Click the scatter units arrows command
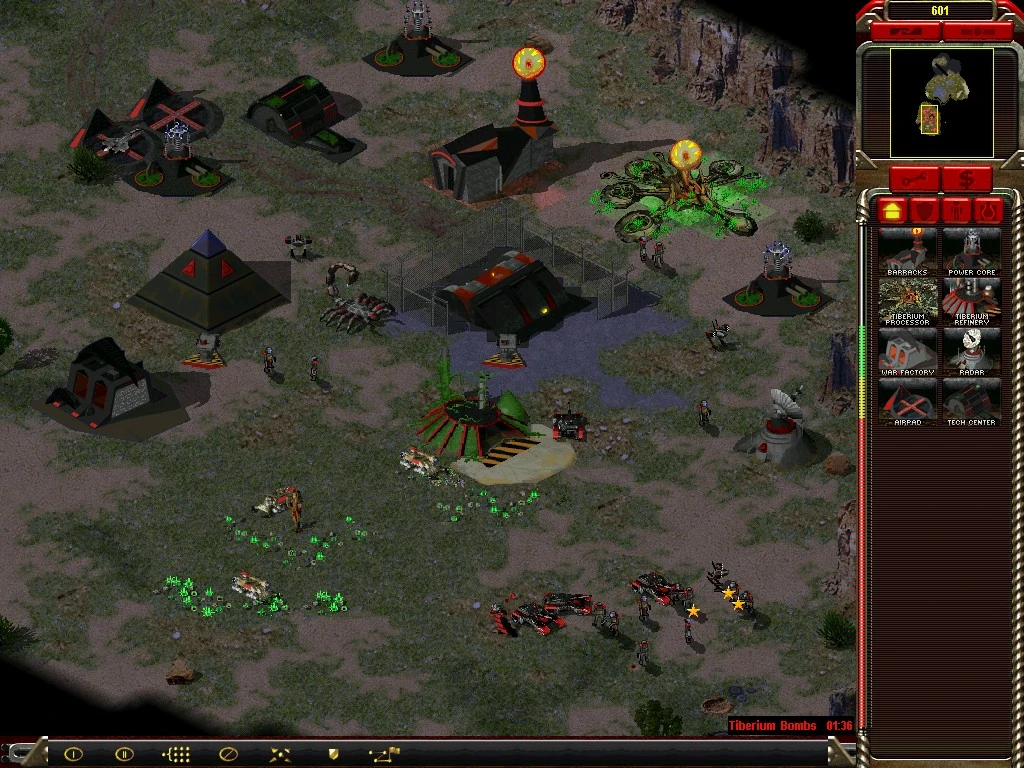Screen dimensions: 1024x768 tap(280, 754)
